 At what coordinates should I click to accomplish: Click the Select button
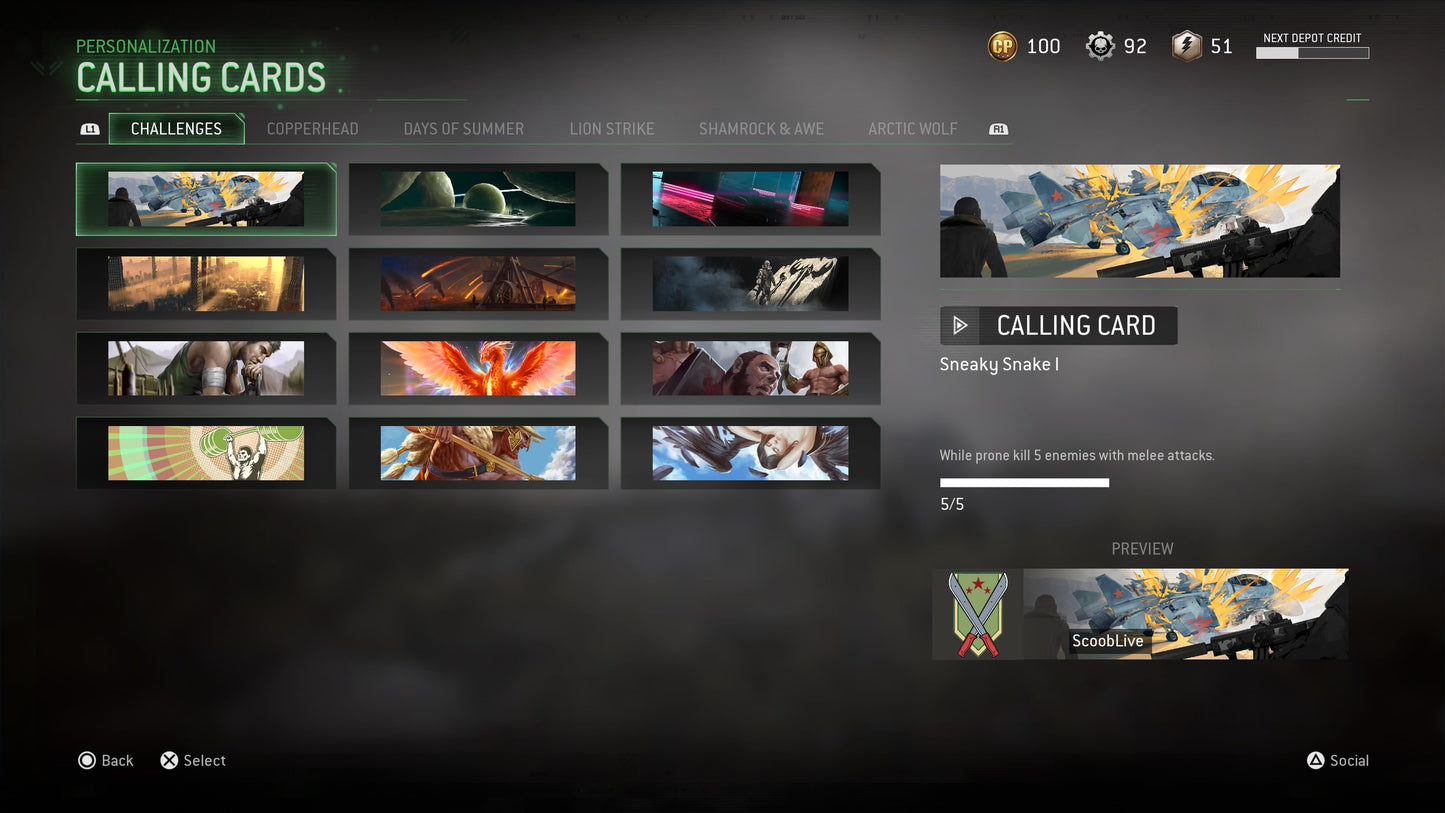click(x=205, y=760)
